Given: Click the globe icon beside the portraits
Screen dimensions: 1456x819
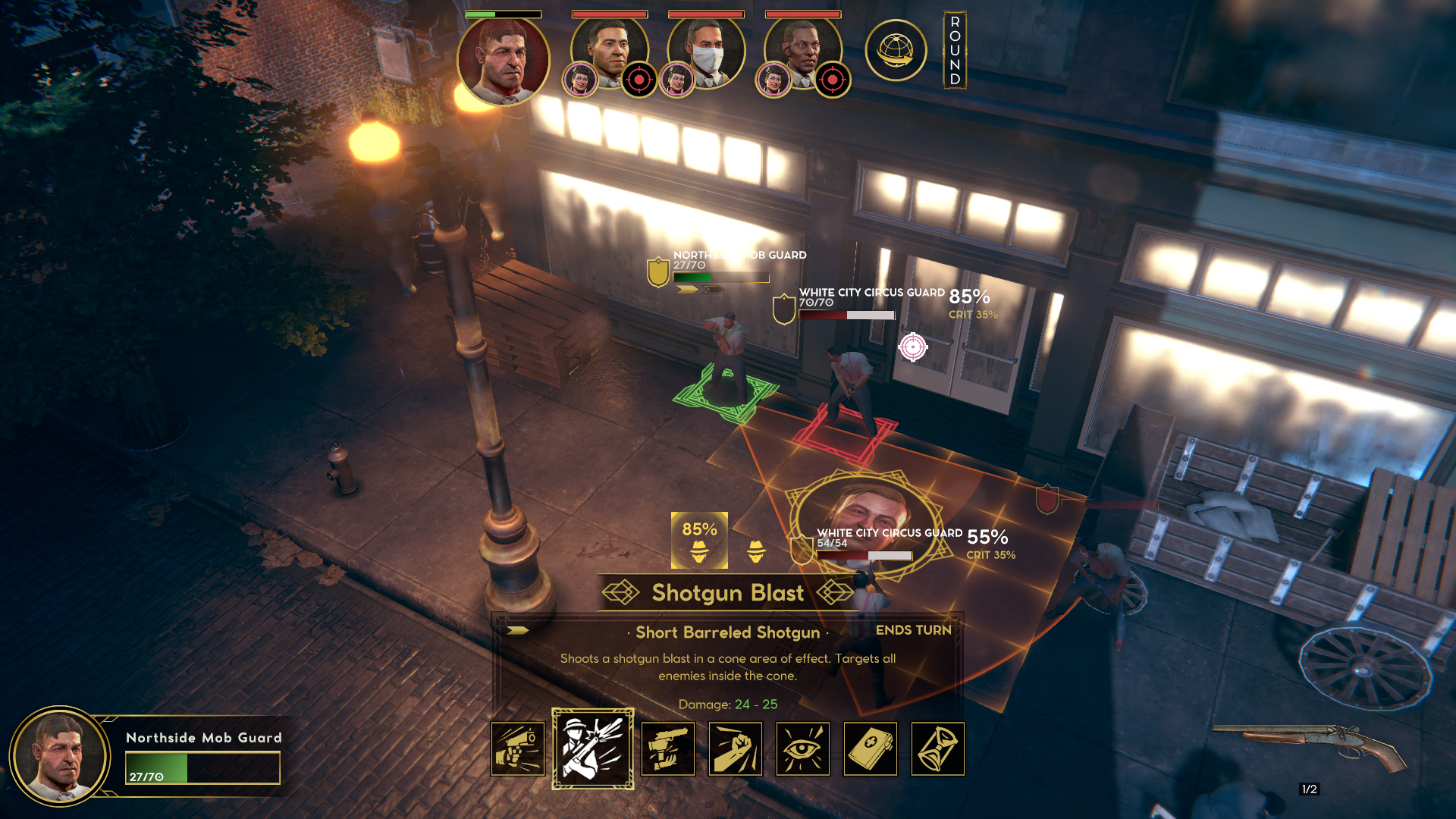Looking at the screenshot, I should point(896,50).
